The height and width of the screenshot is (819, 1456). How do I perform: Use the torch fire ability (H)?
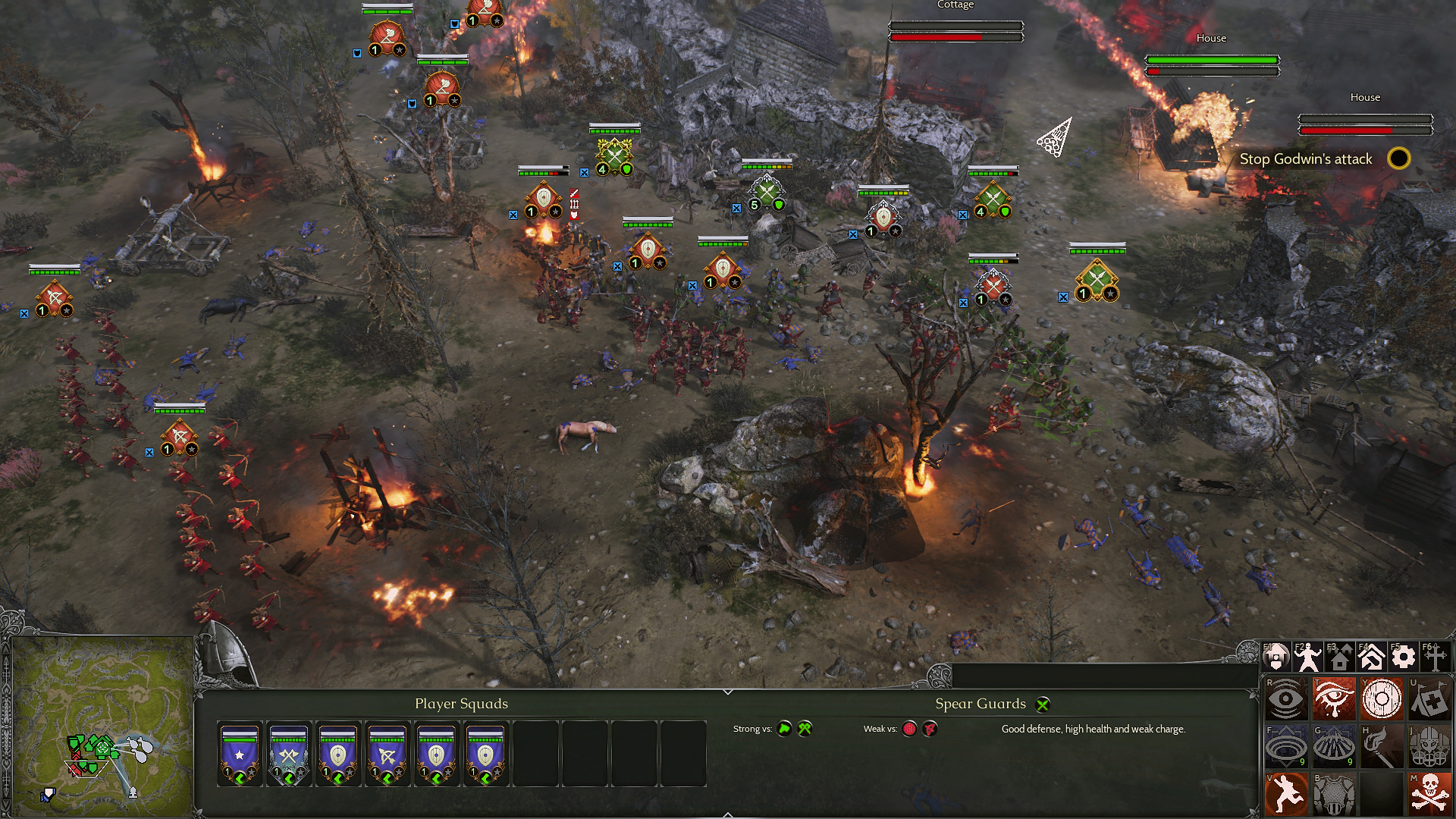[1383, 746]
